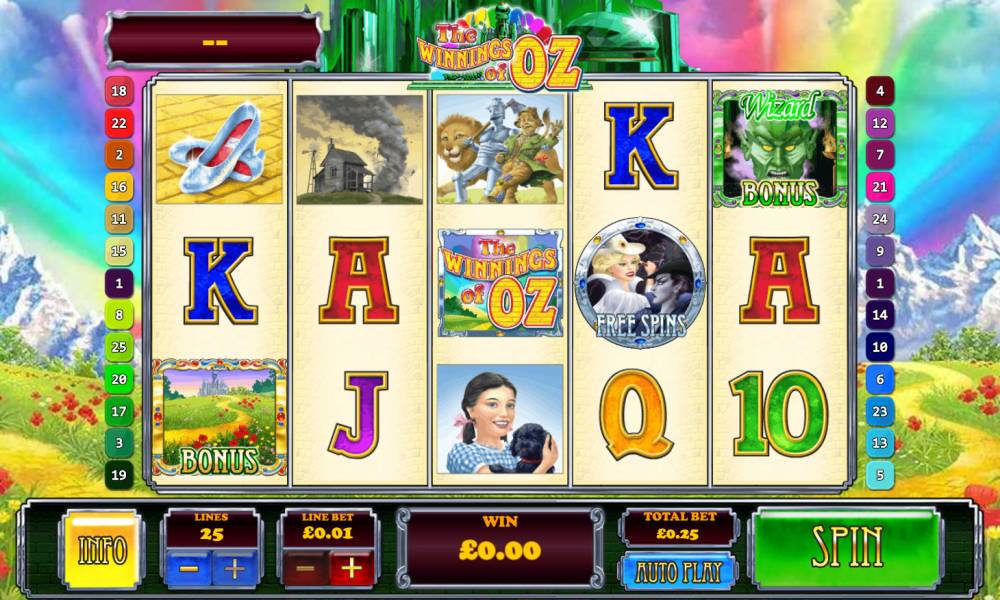The width and height of the screenshot is (1000, 600).
Task: Select payline marker 16
Action: tap(119, 187)
